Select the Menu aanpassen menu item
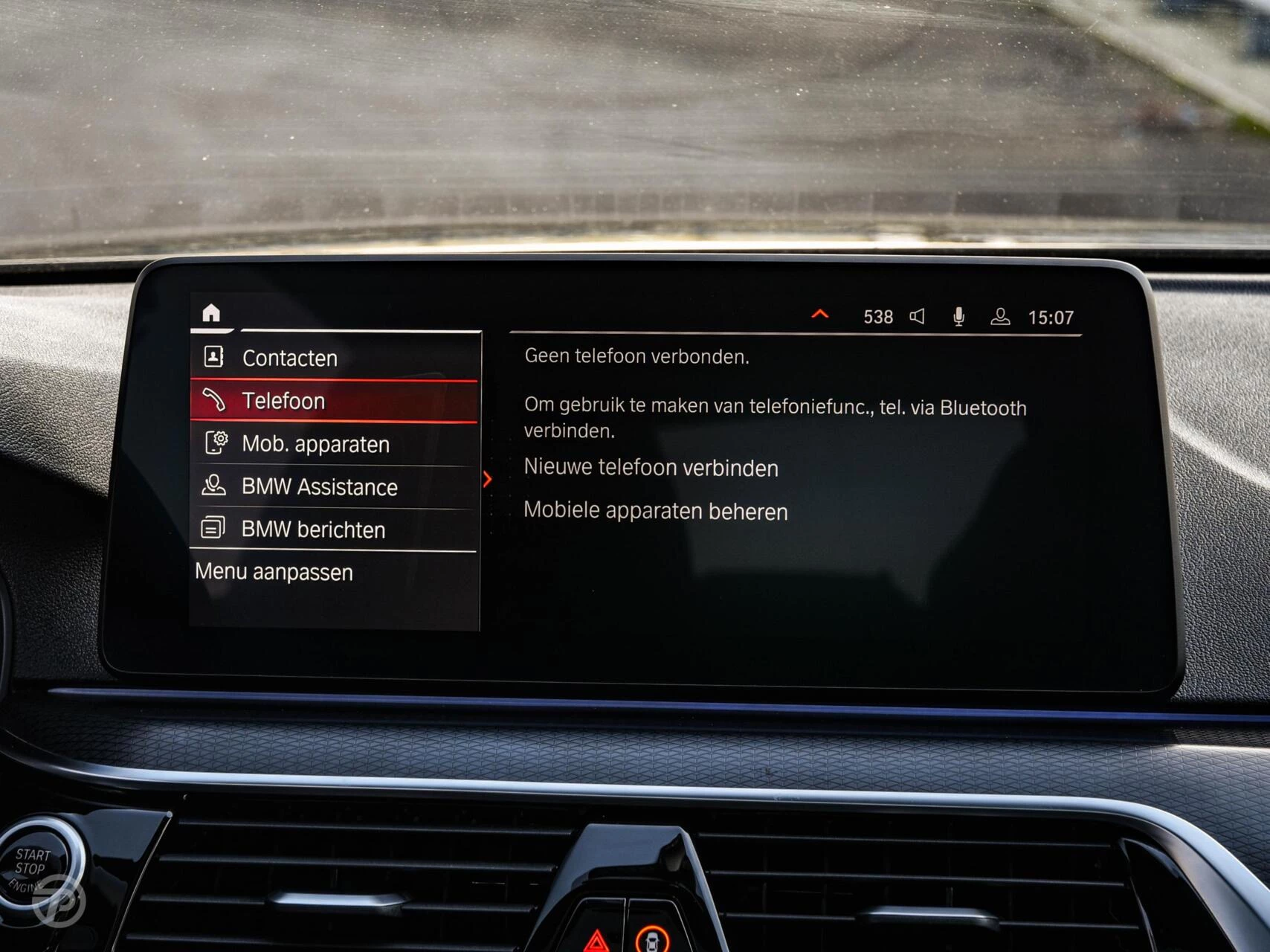 [x=274, y=572]
